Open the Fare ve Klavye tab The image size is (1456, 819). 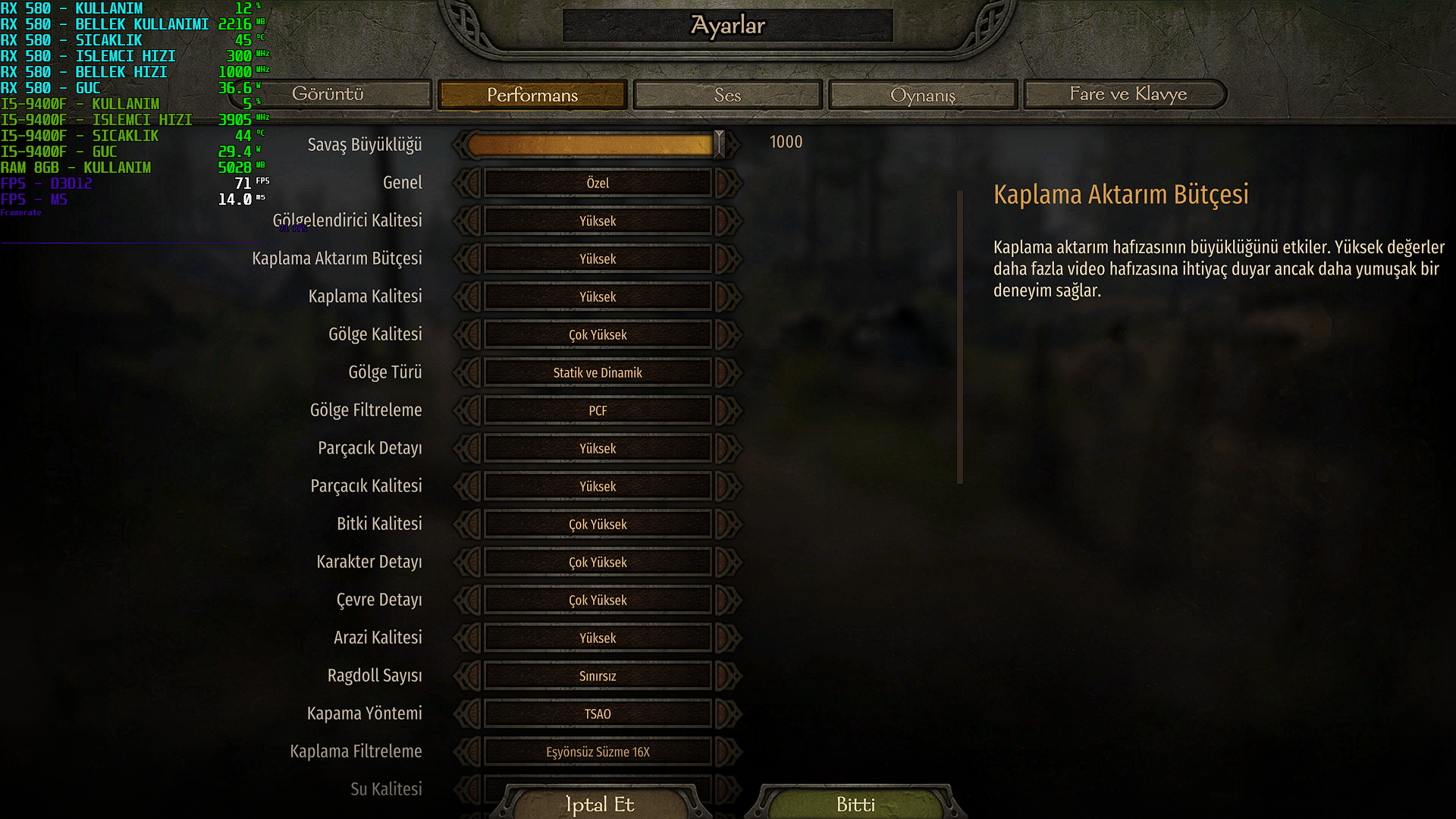(1128, 94)
